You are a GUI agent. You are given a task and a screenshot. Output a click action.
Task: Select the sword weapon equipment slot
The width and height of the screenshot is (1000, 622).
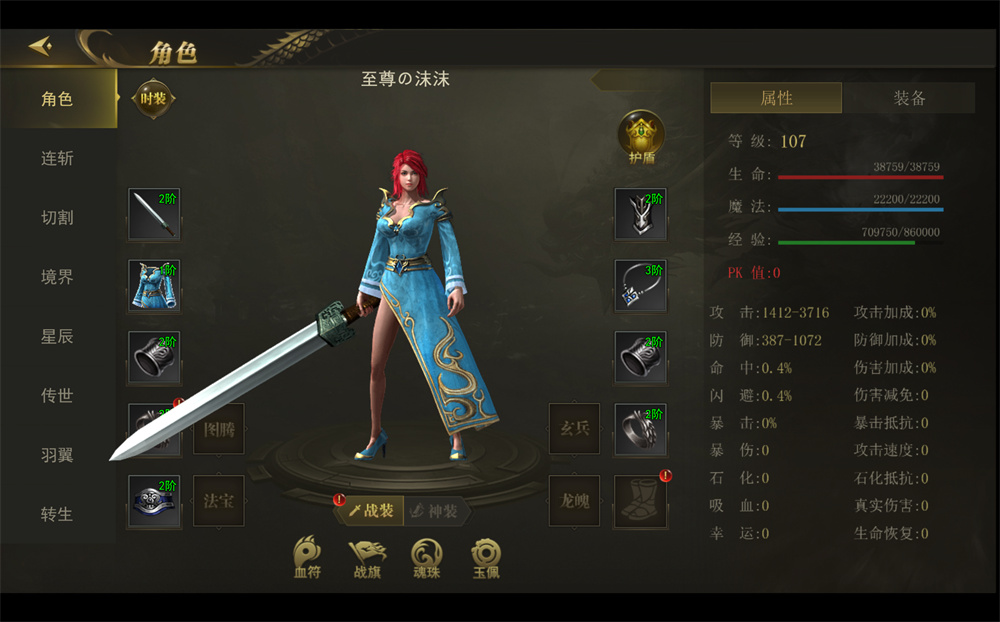tap(154, 214)
